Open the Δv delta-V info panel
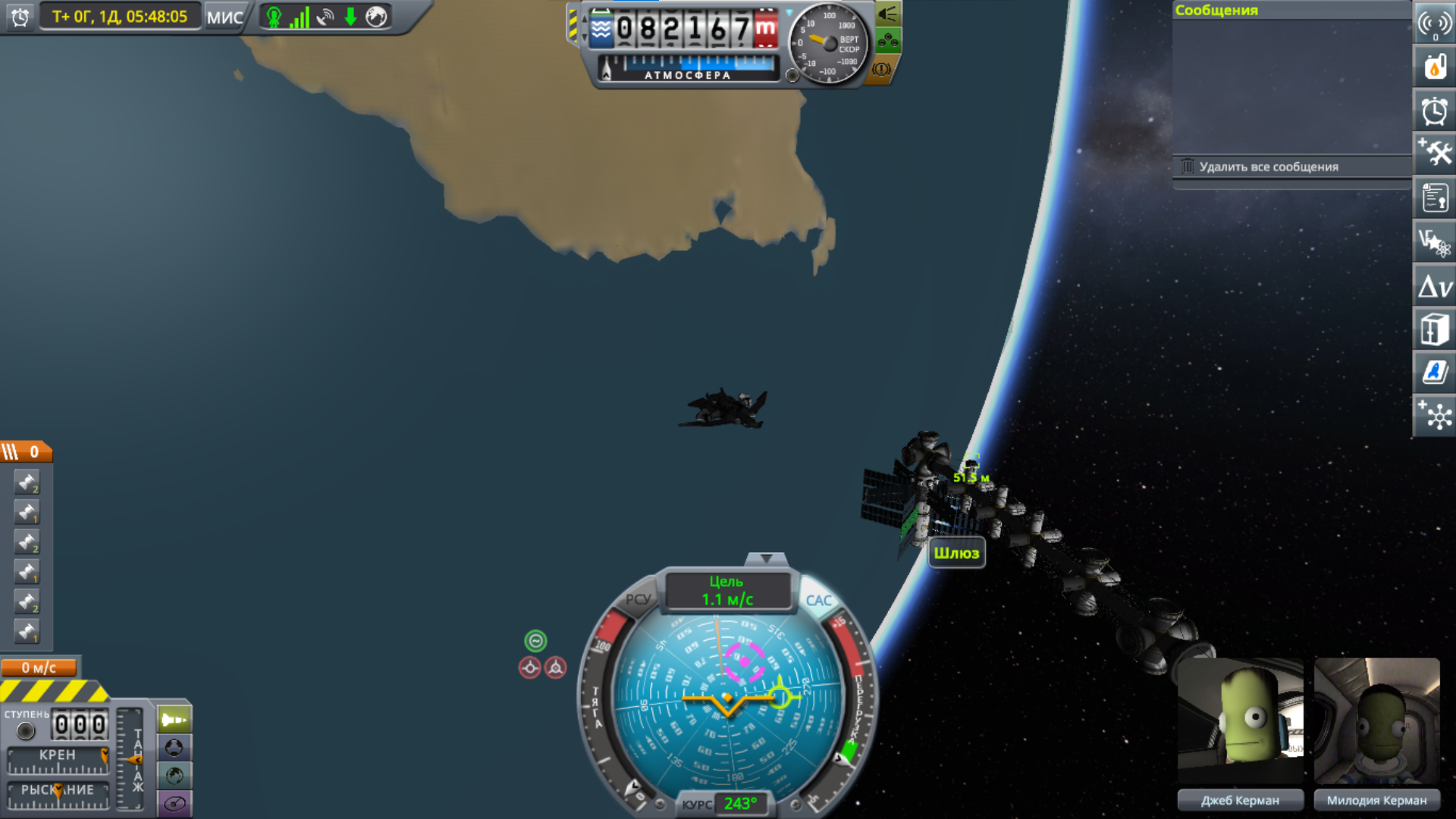 point(1434,287)
